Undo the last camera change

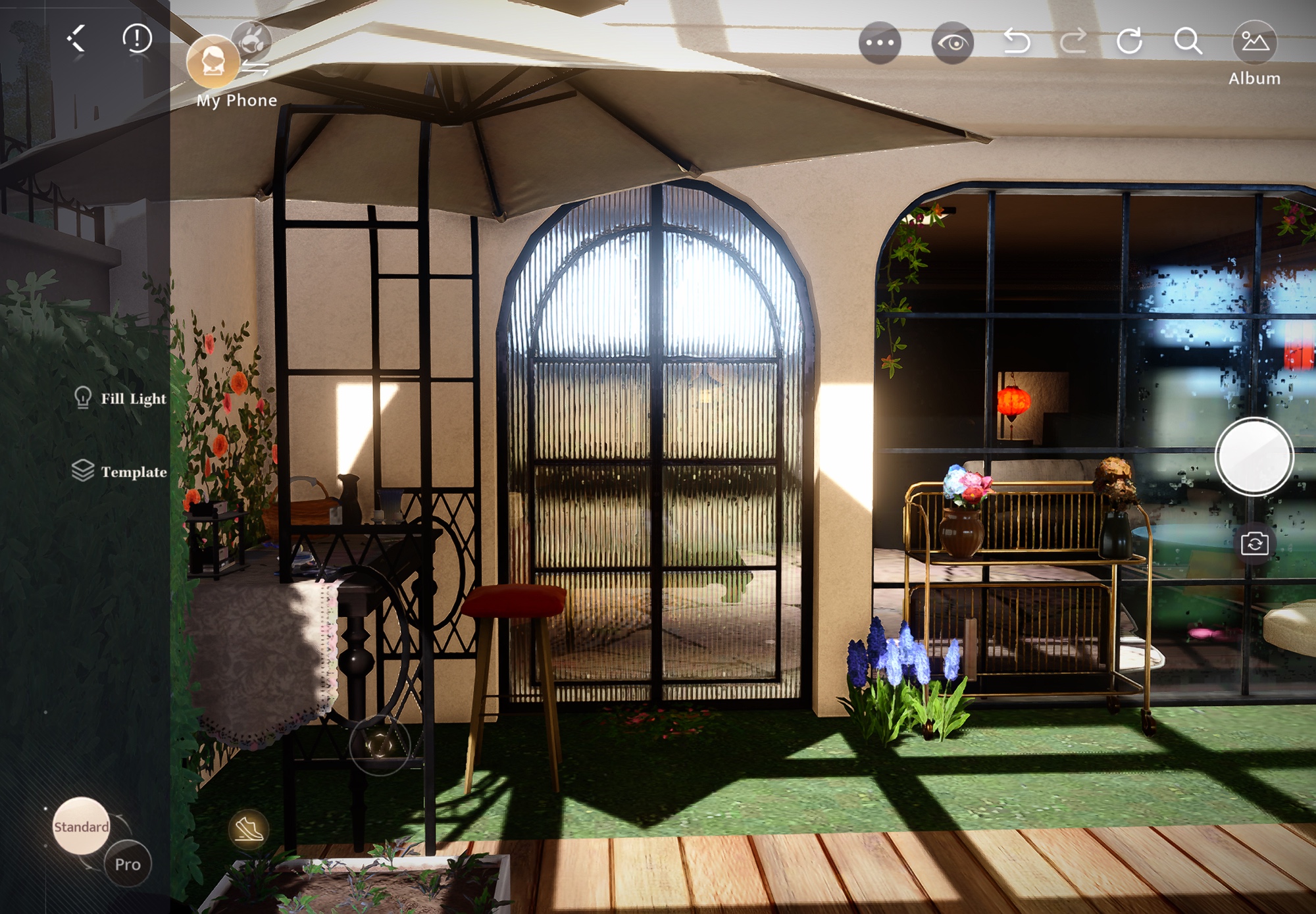pyautogui.click(x=1017, y=42)
